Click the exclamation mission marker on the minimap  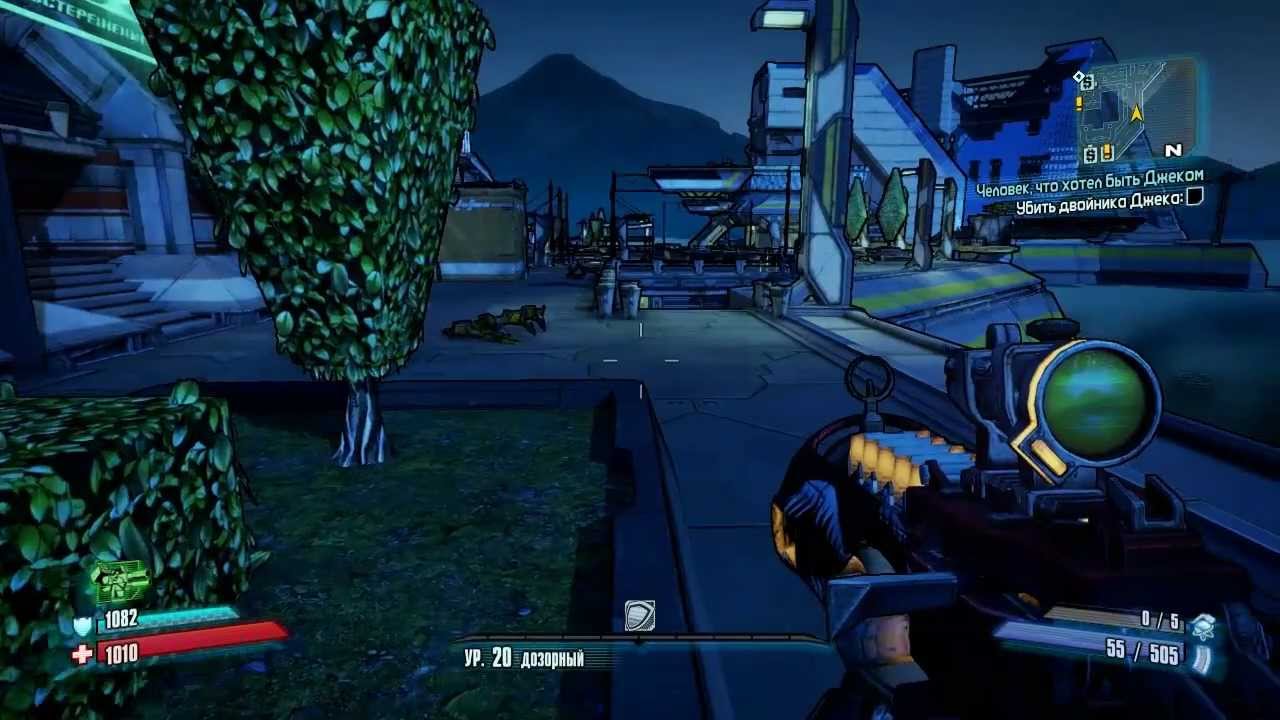coord(1078,102)
